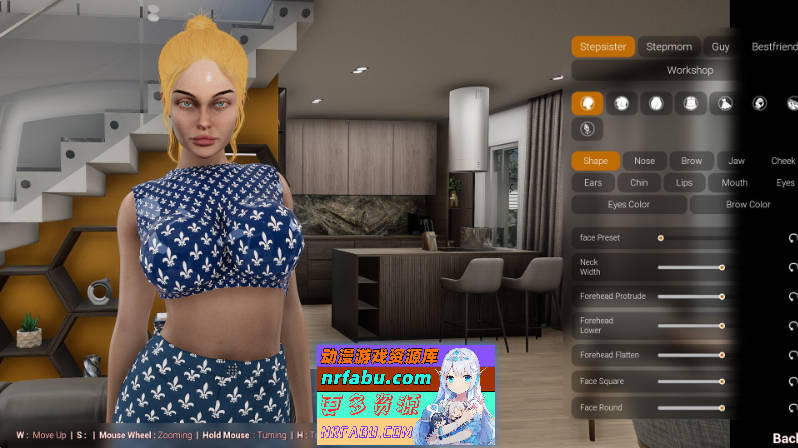Select the Stepsister character tab

click(601, 46)
